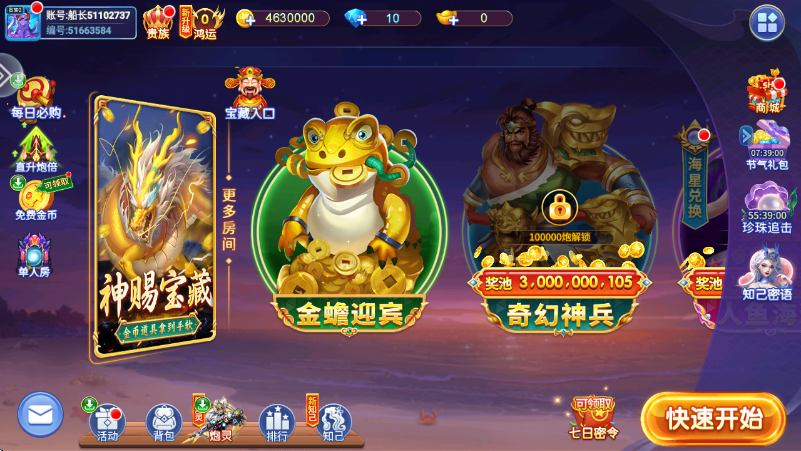This screenshot has height=451, width=801.
Task: Open the 七日密令 seven-day pass
Action: [x=594, y=417]
